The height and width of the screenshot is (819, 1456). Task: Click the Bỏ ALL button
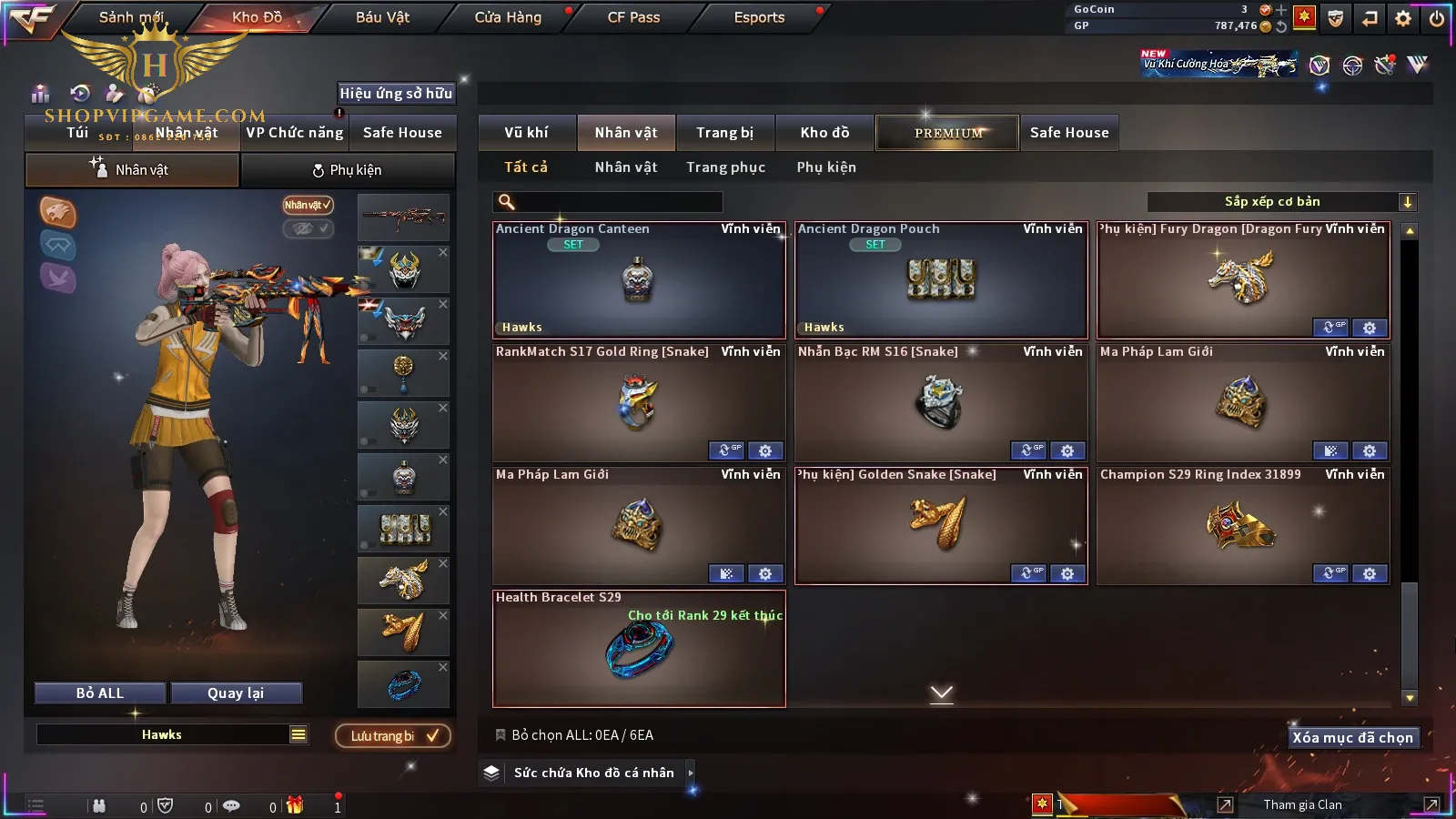point(100,693)
